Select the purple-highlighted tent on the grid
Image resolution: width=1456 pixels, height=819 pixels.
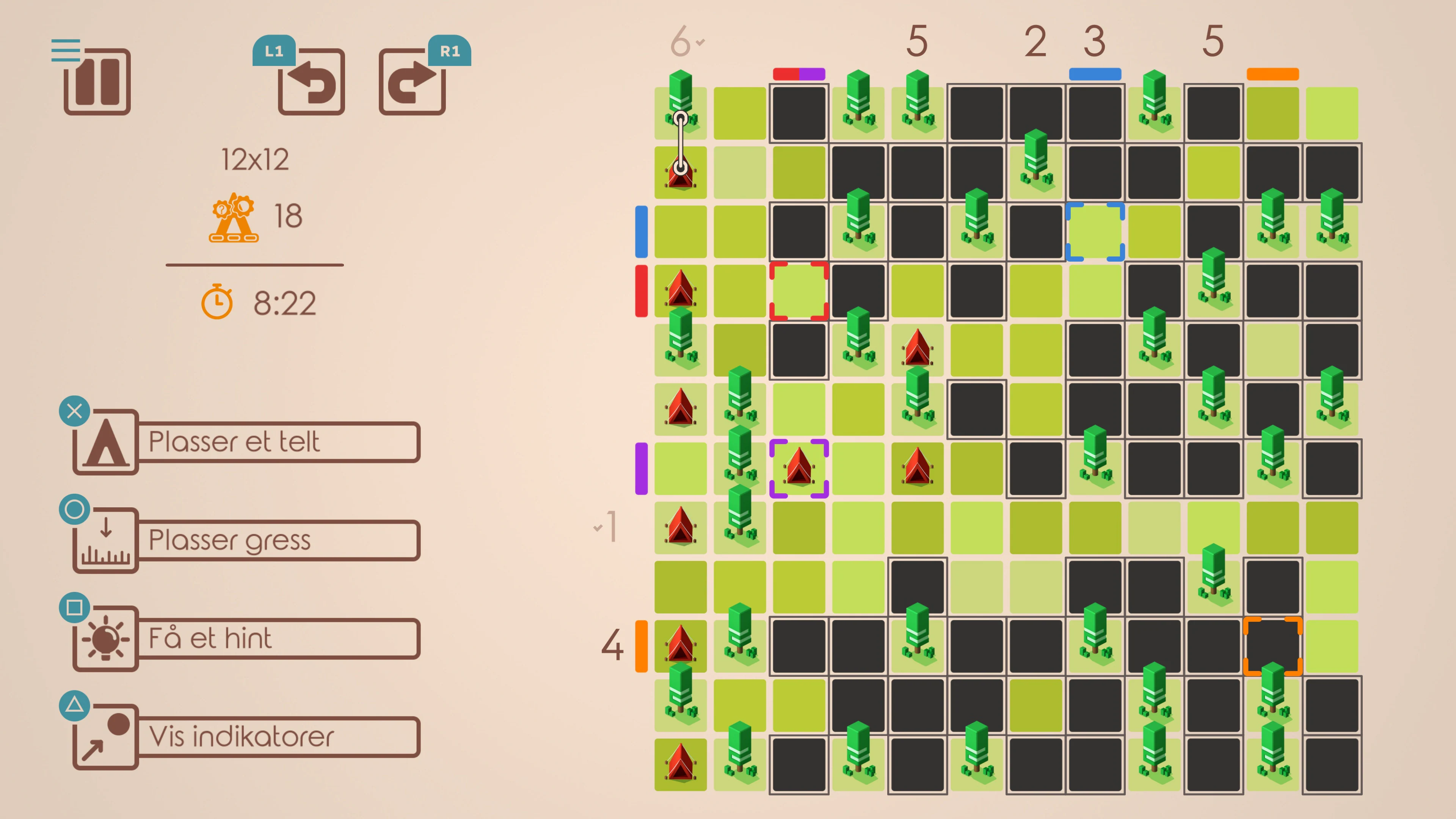tap(799, 468)
